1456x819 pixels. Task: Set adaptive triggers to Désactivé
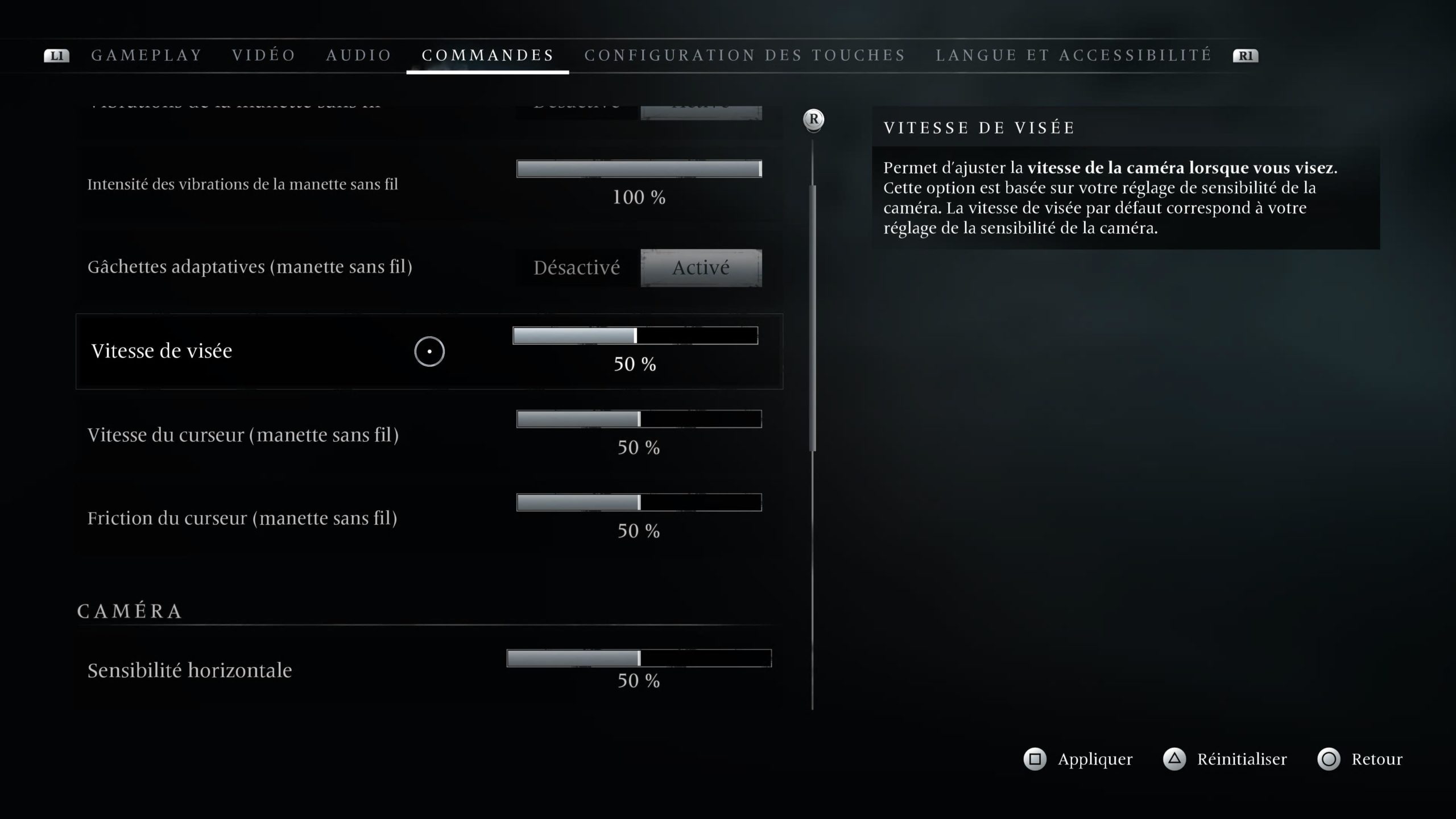click(577, 268)
